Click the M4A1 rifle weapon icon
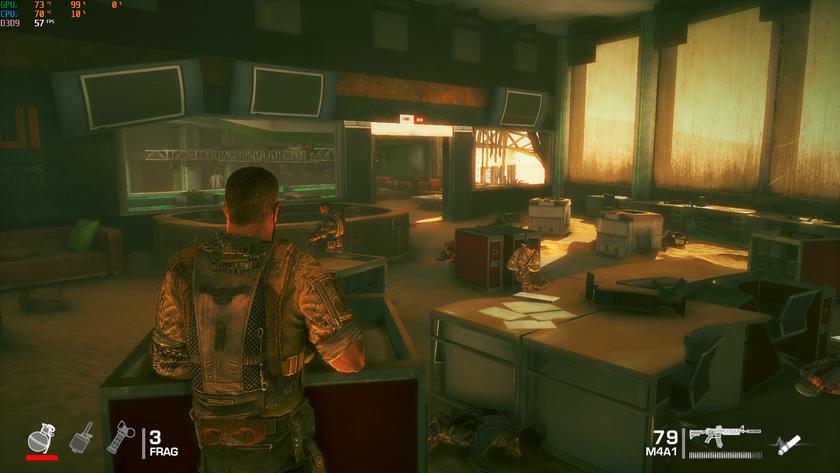The width and height of the screenshot is (840, 473). pos(718,436)
